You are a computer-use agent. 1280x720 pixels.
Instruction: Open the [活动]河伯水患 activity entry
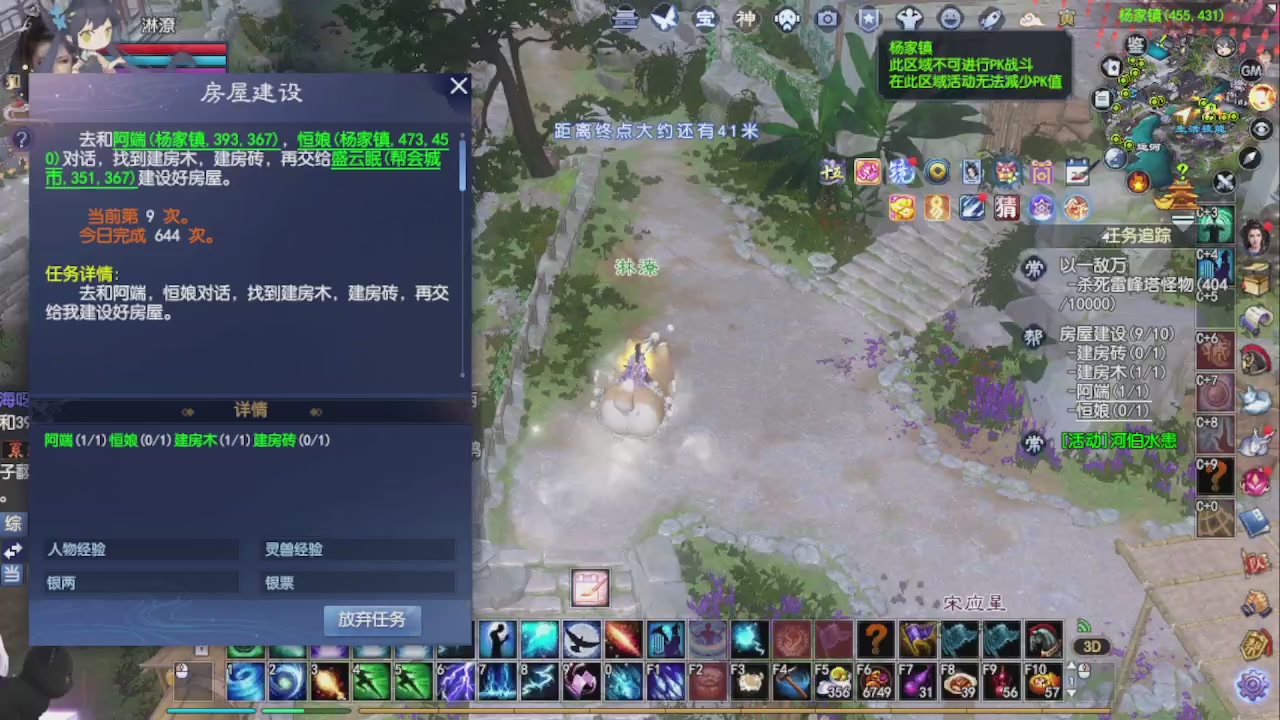[1120, 438]
